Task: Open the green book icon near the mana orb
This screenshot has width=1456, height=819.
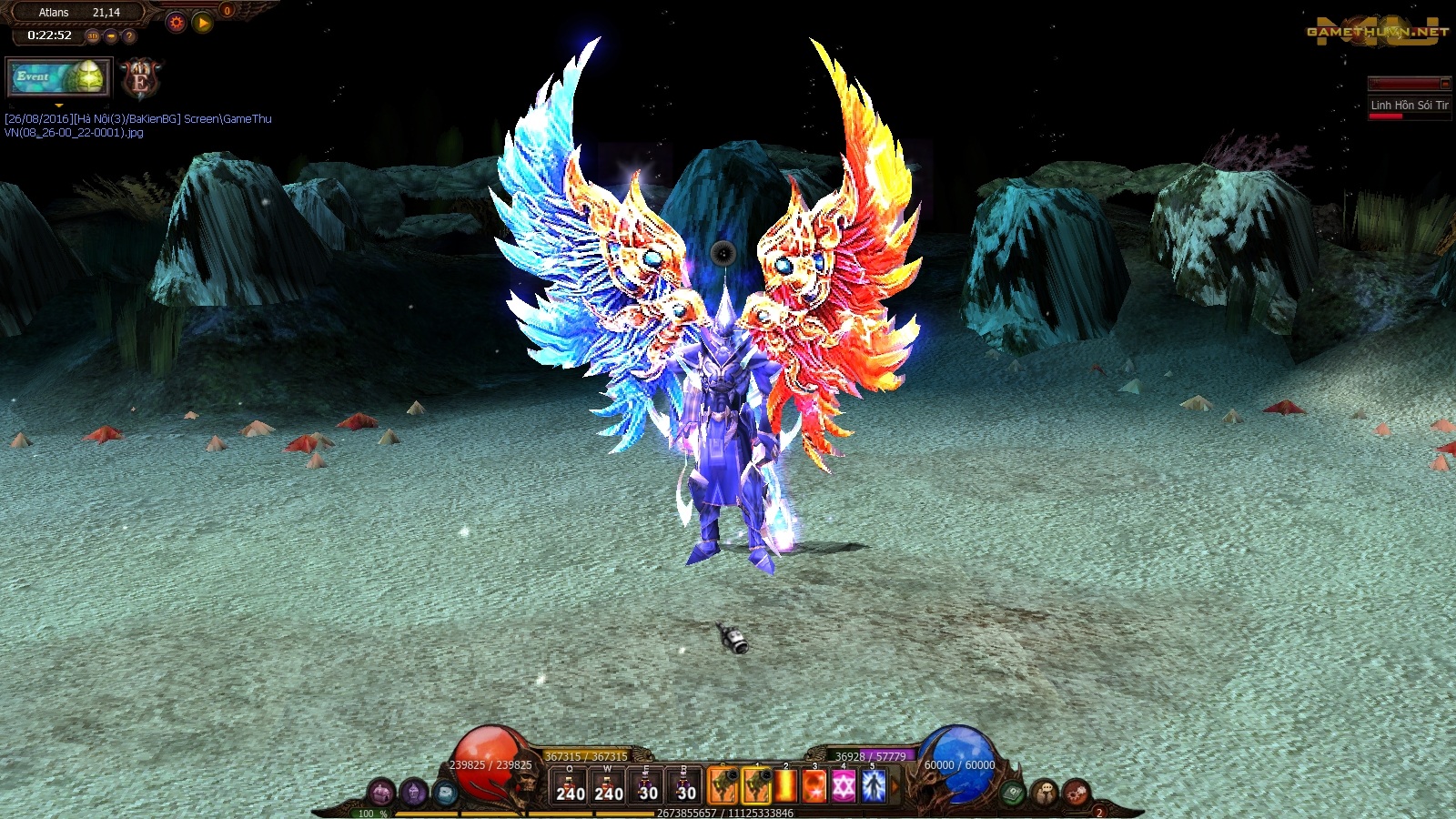Action: [1013, 794]
